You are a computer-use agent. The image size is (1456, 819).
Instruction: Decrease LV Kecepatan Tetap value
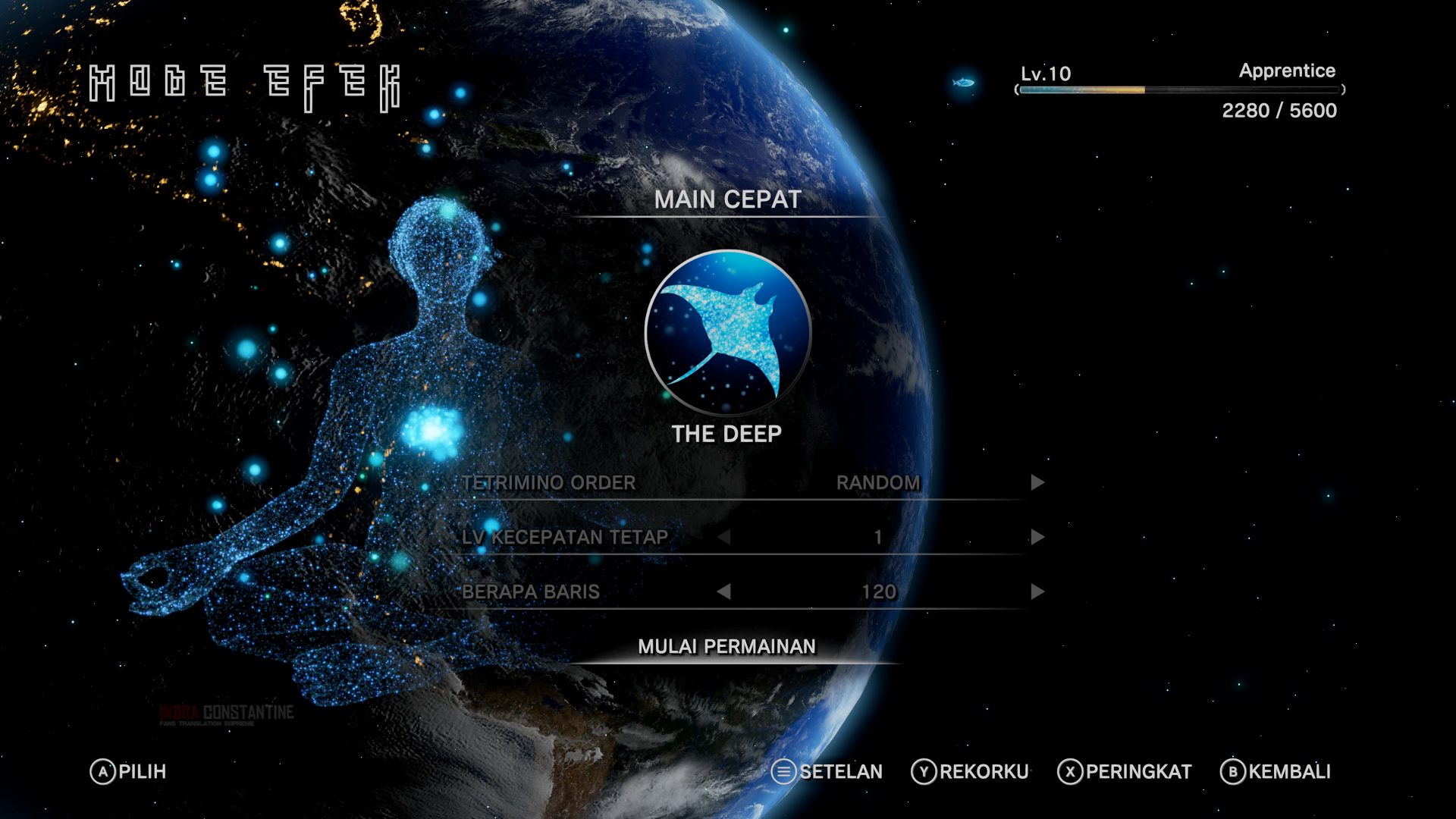[x=723, y=538]
